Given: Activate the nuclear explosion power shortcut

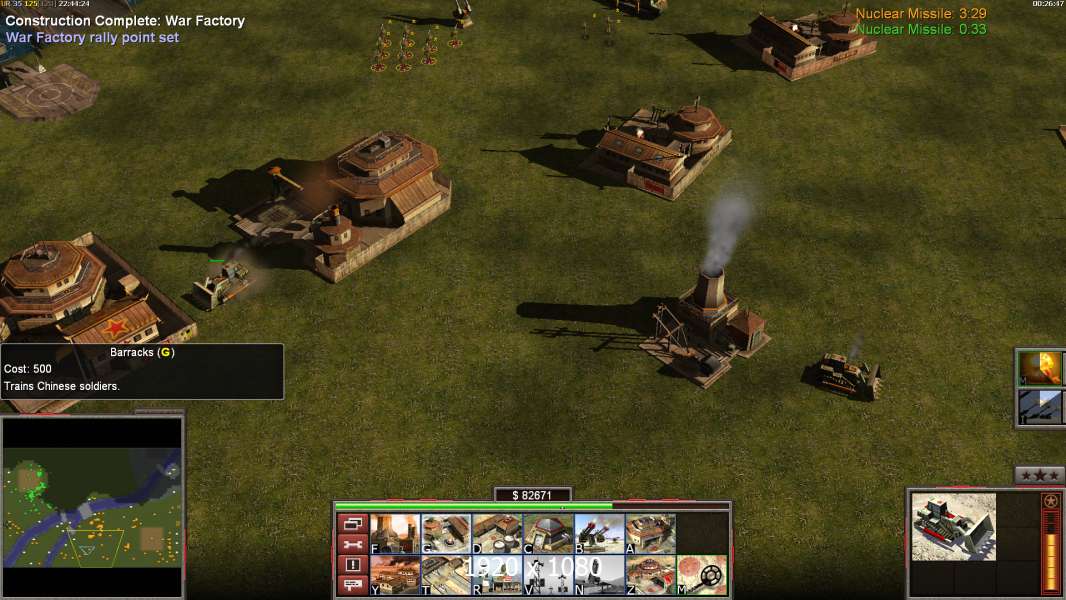Looking at the screenshot, I should [x=1039, y=368].
